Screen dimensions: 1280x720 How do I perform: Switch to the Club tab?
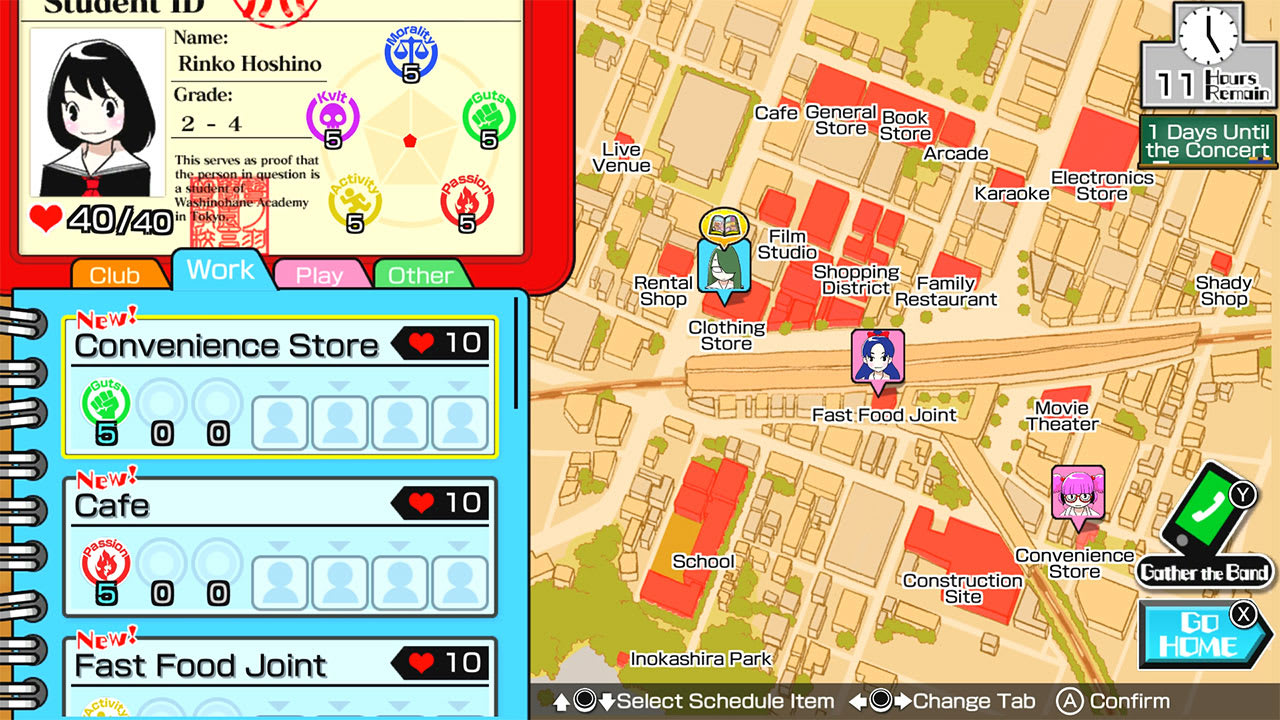[117, 273]
